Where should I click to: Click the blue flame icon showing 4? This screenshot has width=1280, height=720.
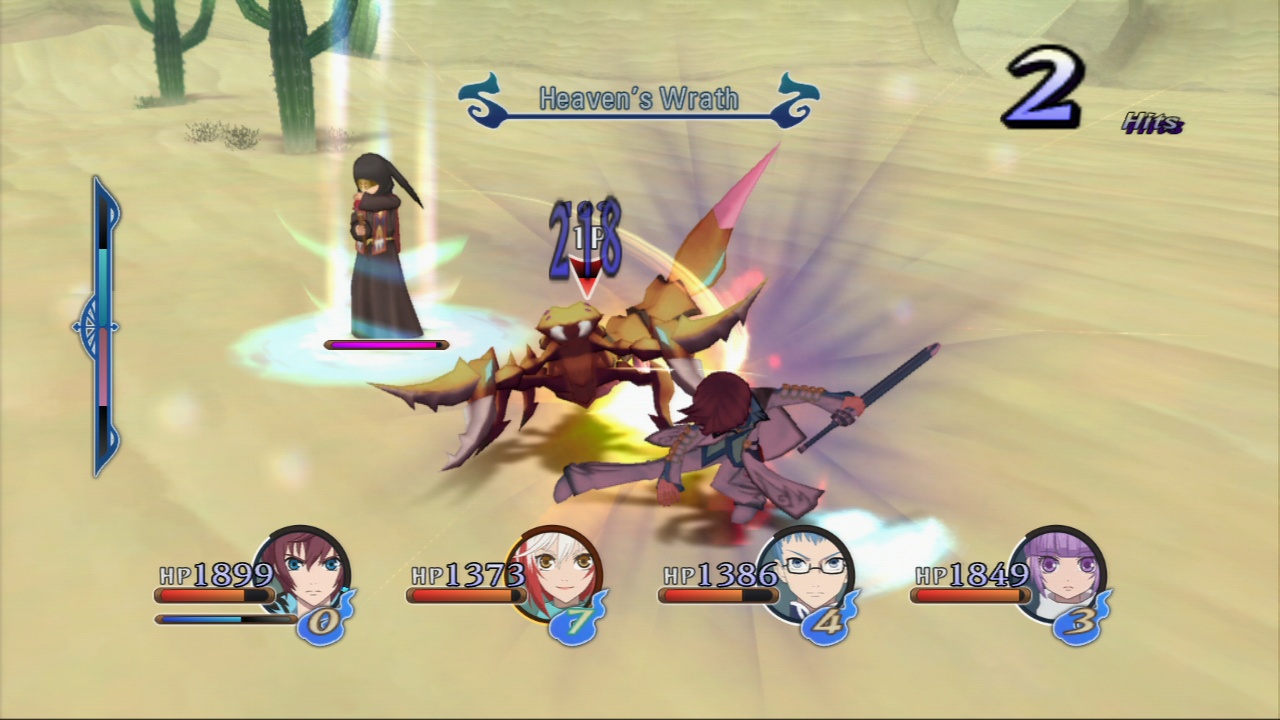pyautogui.click(x=826, y=622)
